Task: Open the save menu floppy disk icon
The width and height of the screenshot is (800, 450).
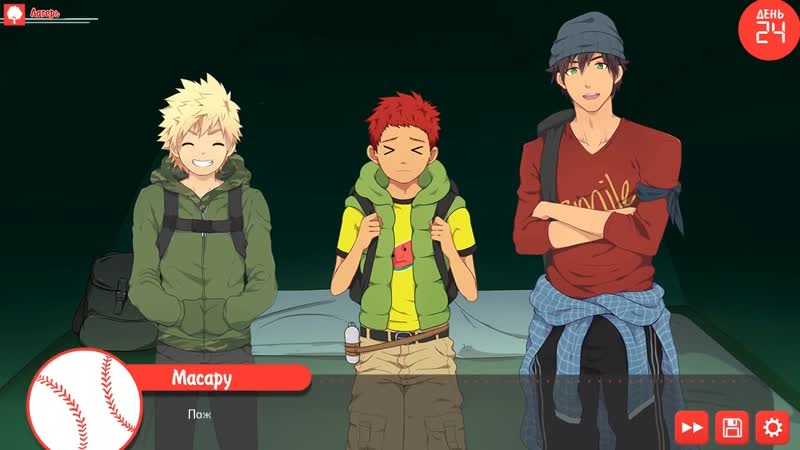Action: click(732, 428)
